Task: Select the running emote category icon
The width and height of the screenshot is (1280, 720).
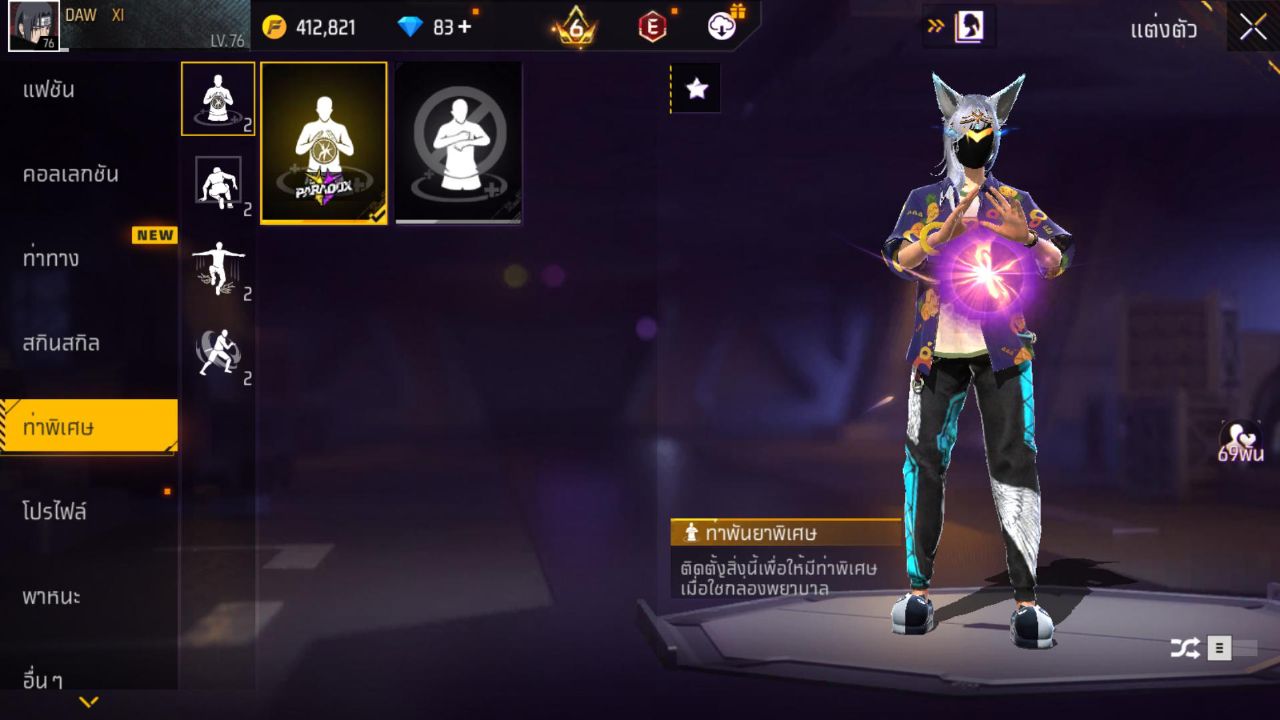Action: [218, 350]
